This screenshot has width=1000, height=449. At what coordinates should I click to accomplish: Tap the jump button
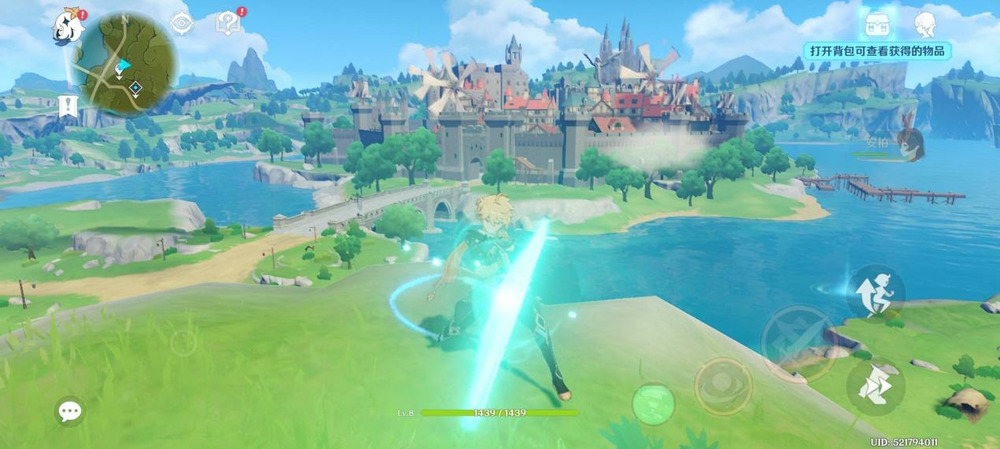pyautogui.click(x=875, y=291)
